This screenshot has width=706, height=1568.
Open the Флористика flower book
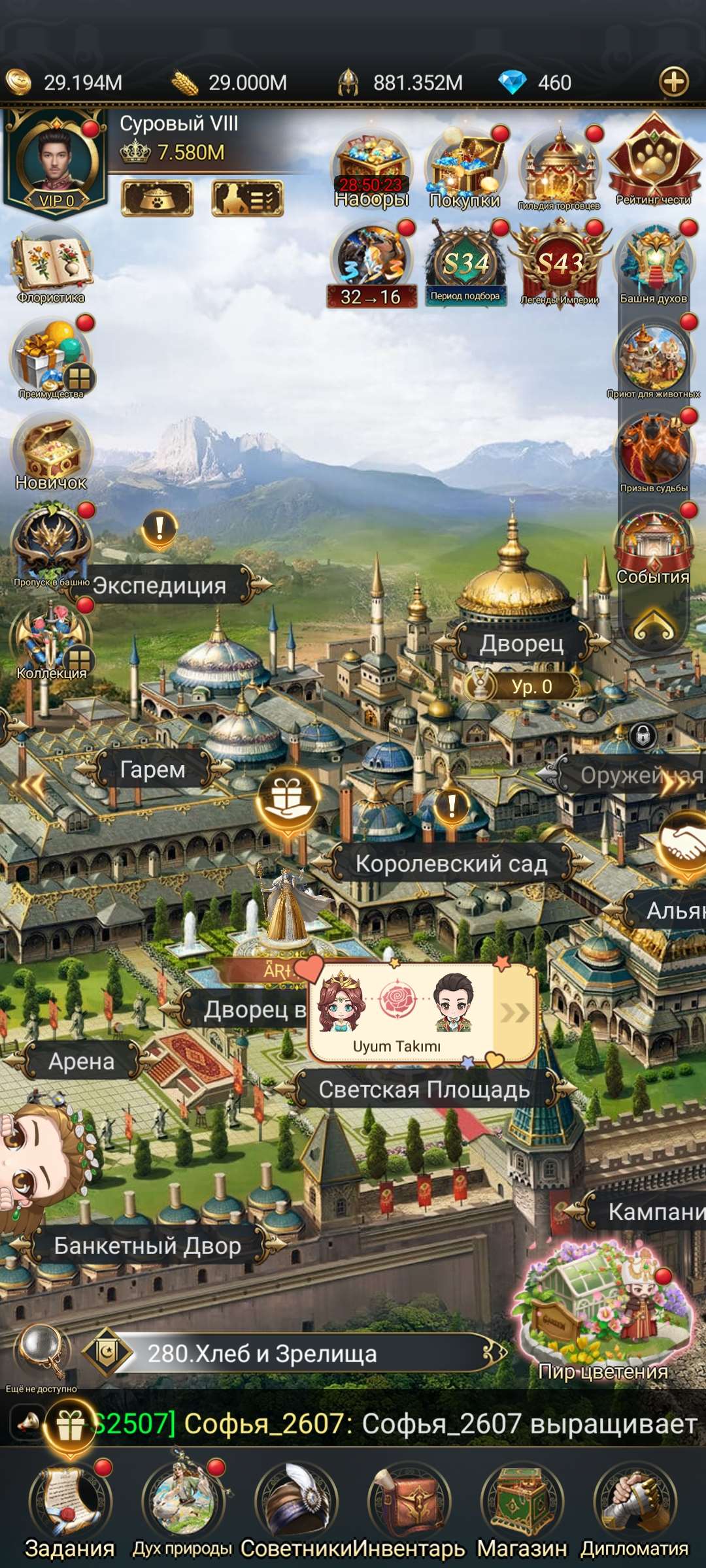click(51, 265)
